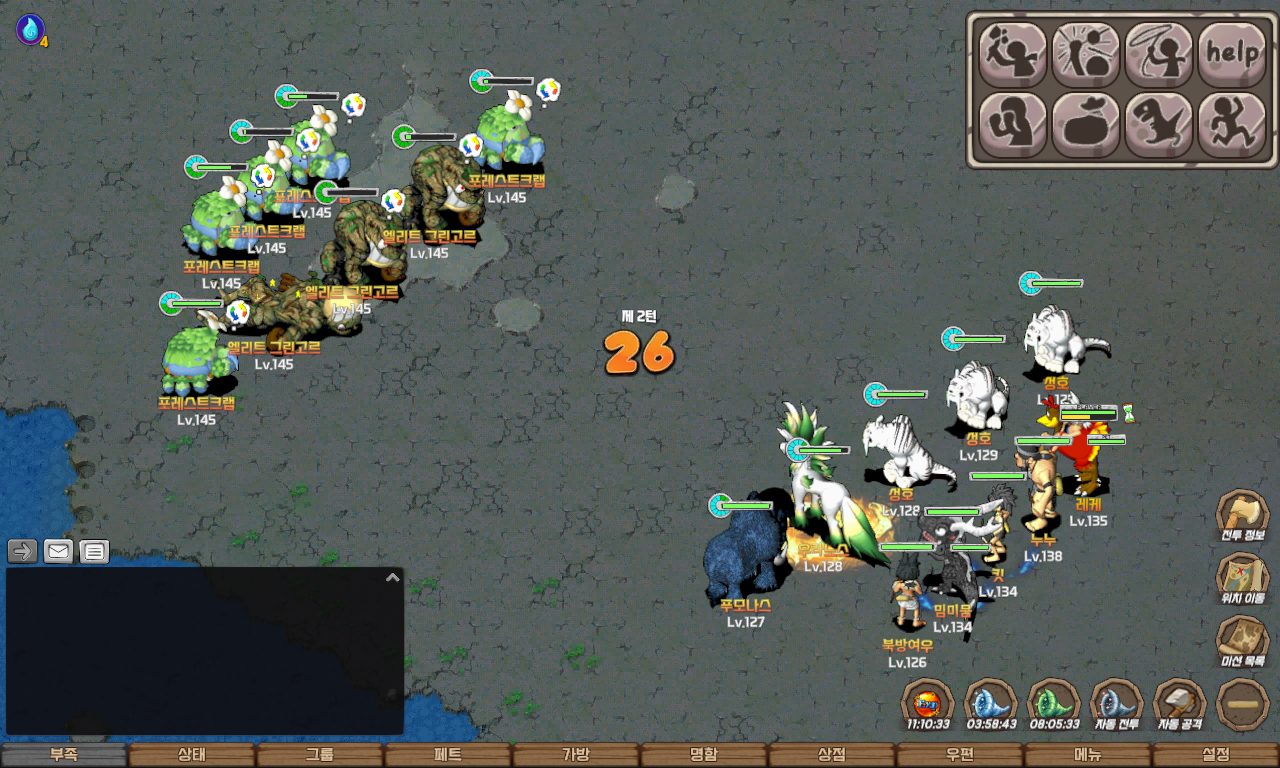Click the envelope mail icon above chat
The height and width of the screenshot is (768, 1280).
58,551
